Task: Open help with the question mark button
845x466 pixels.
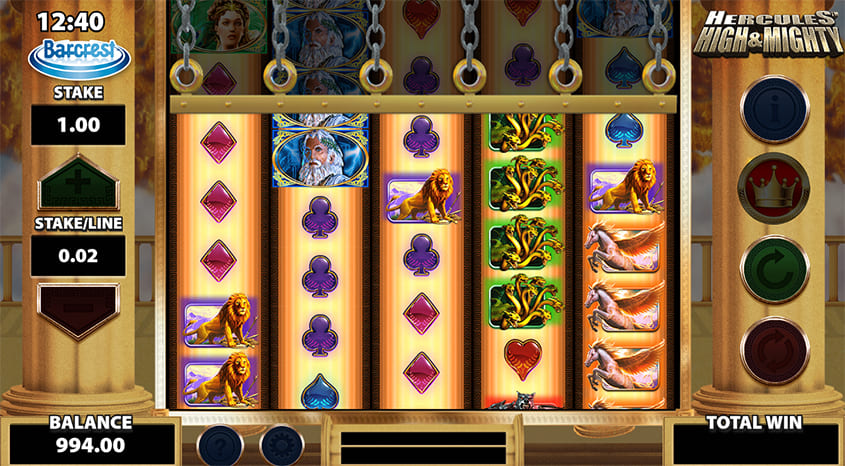Action: (x=221, y=445)
